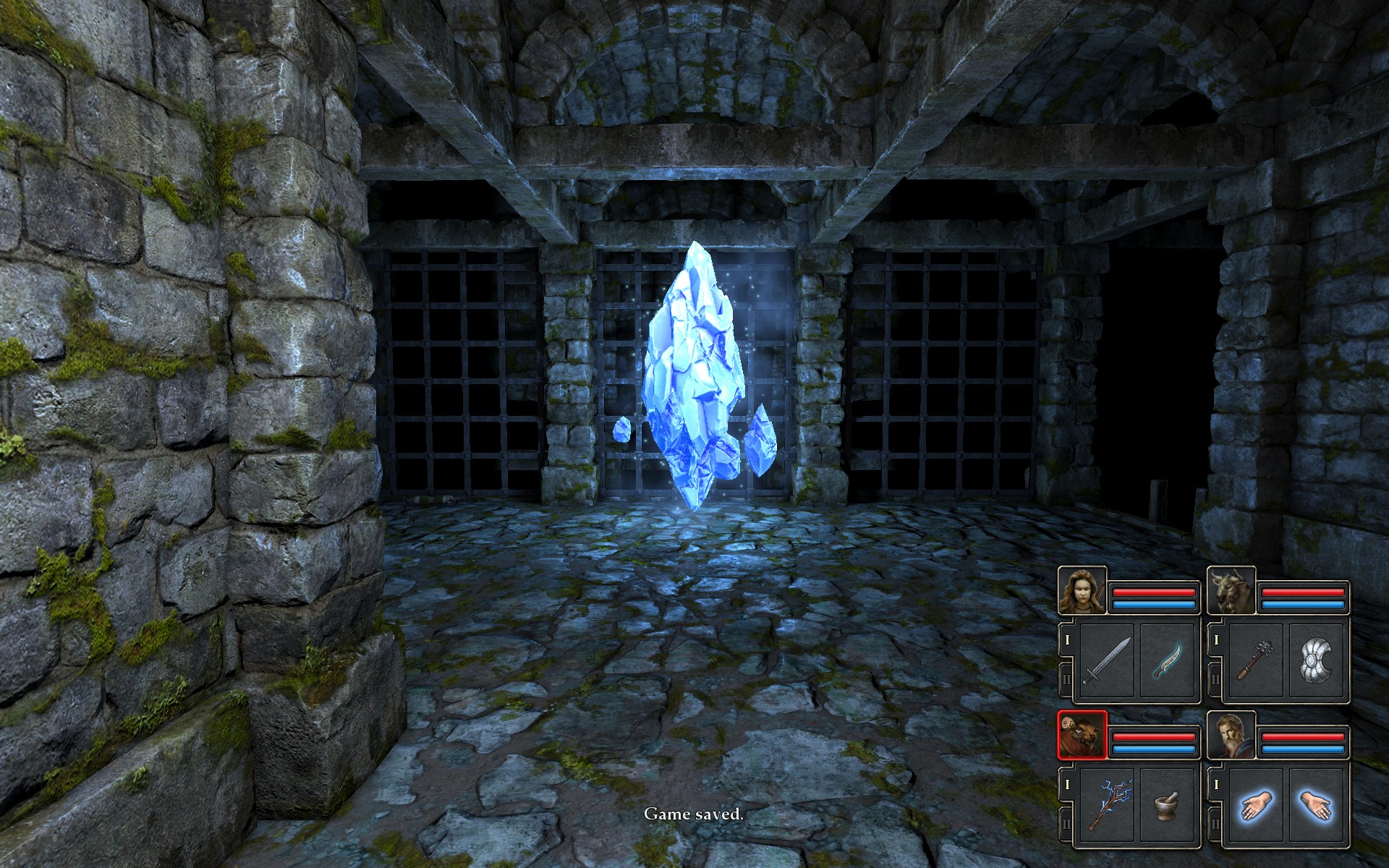The height and width of the screenshot is (868, 1389).
Task: Switch the bearded mage to weapon set II
Action: click(1216, 824)
